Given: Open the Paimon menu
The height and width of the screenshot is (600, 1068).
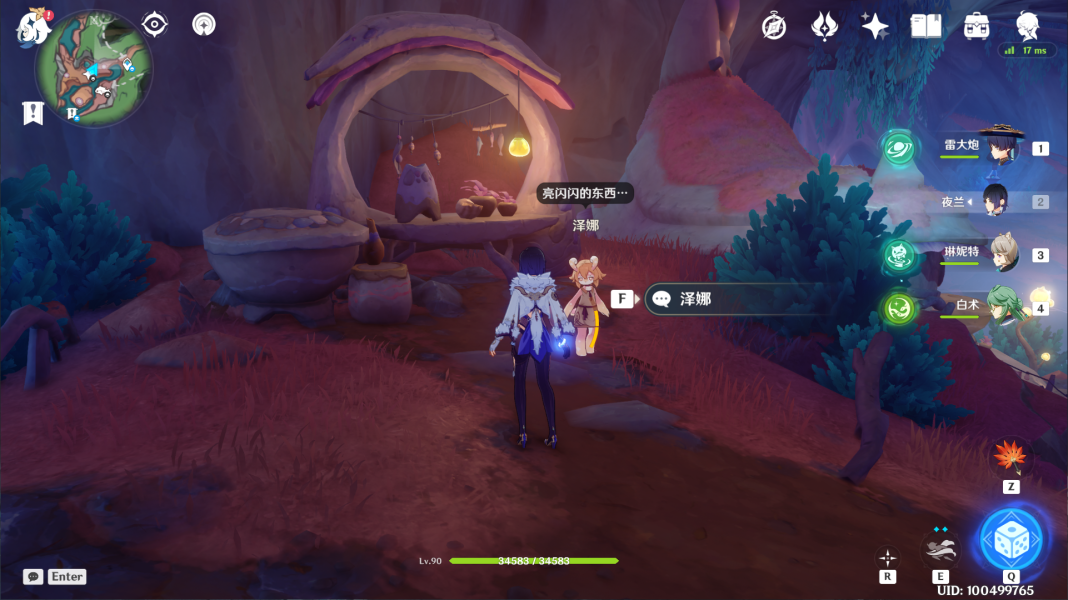Looking at the screenshot, I should (x=33, y=27).
